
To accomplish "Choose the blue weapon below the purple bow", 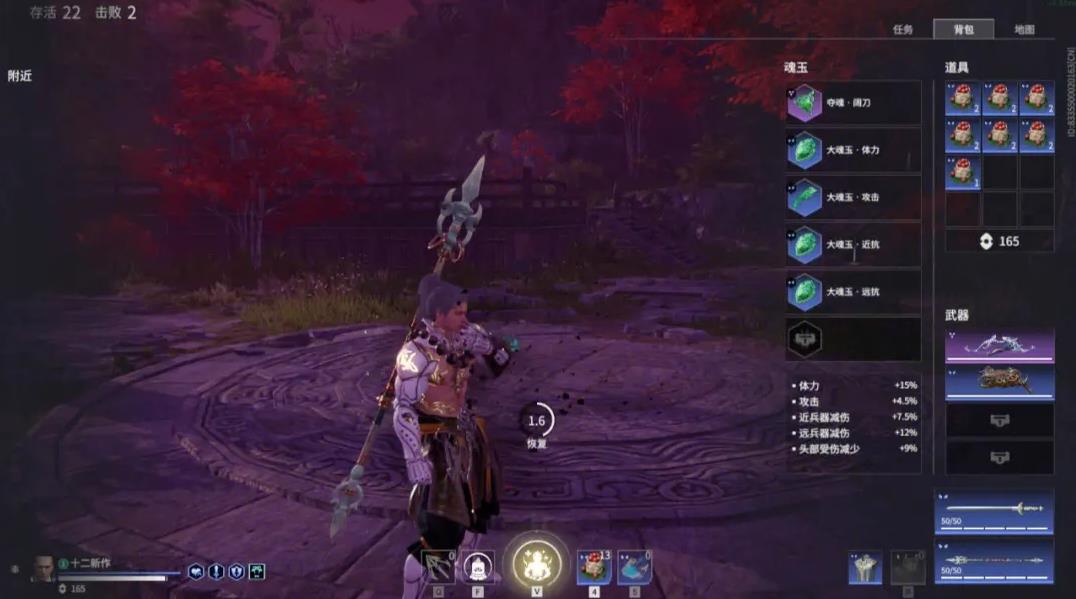I will coord(999,381).
